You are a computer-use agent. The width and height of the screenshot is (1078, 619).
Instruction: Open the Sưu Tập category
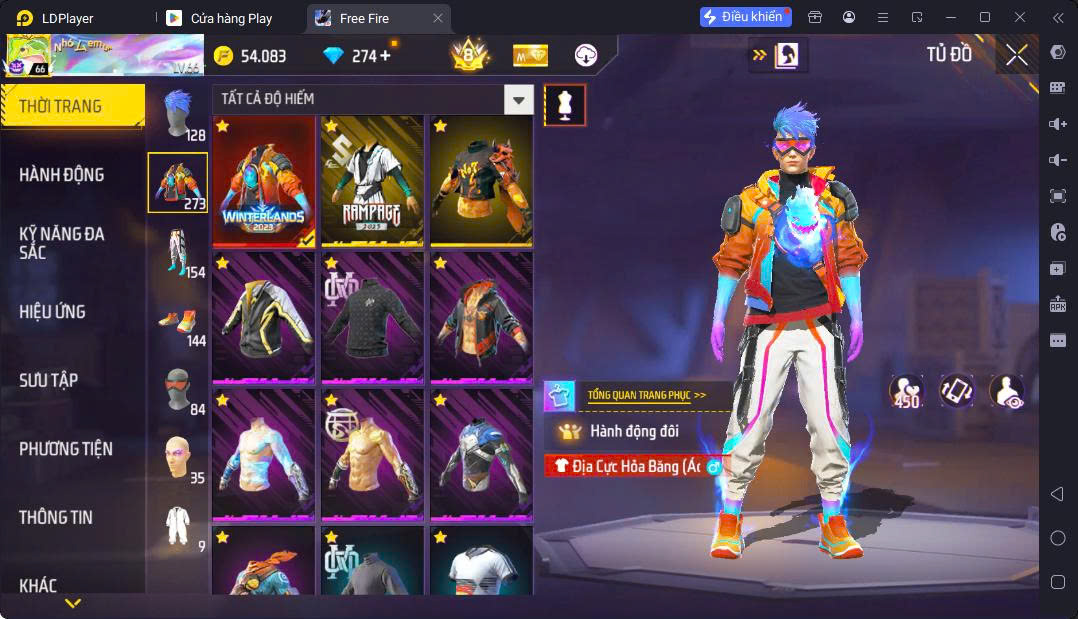tap(48, 380)
